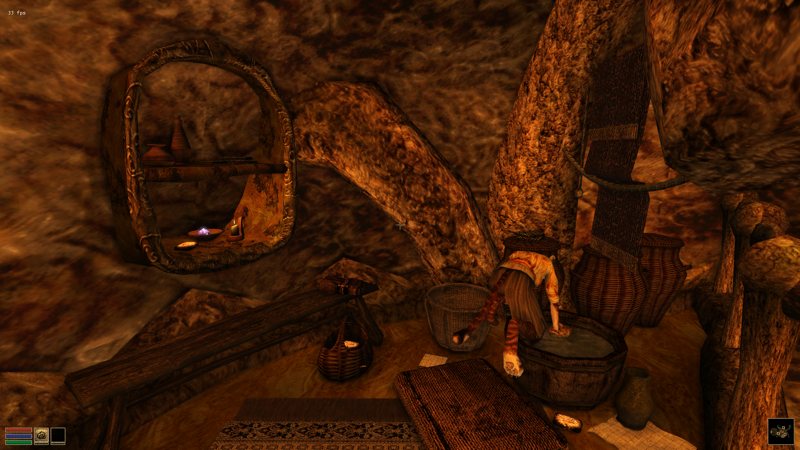The width and height of the screenshot is (800, 450).
Task: Click the equipped weapon icon
Action: (41, 435)
